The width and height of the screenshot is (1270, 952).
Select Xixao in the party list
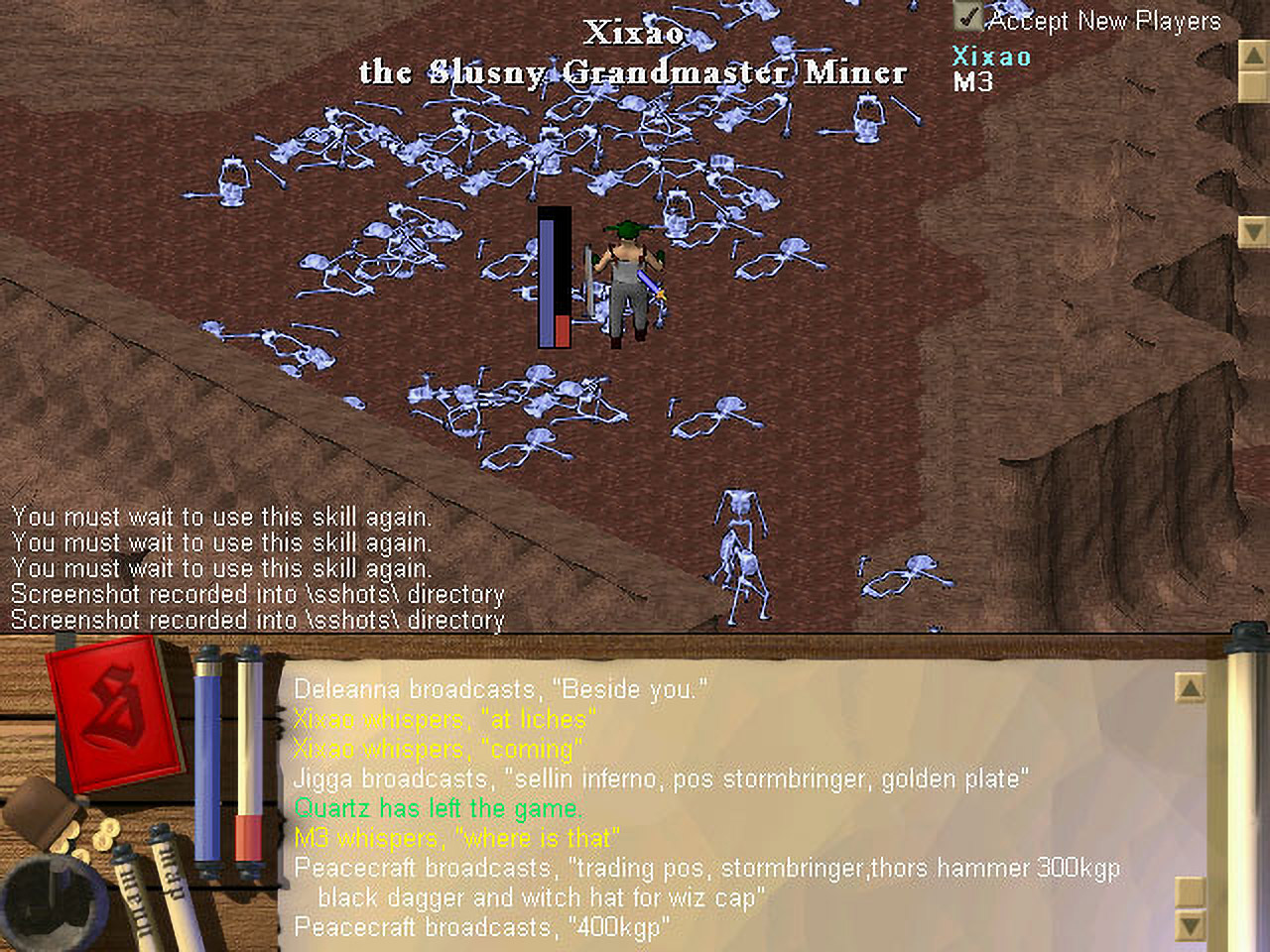point(991,57)
